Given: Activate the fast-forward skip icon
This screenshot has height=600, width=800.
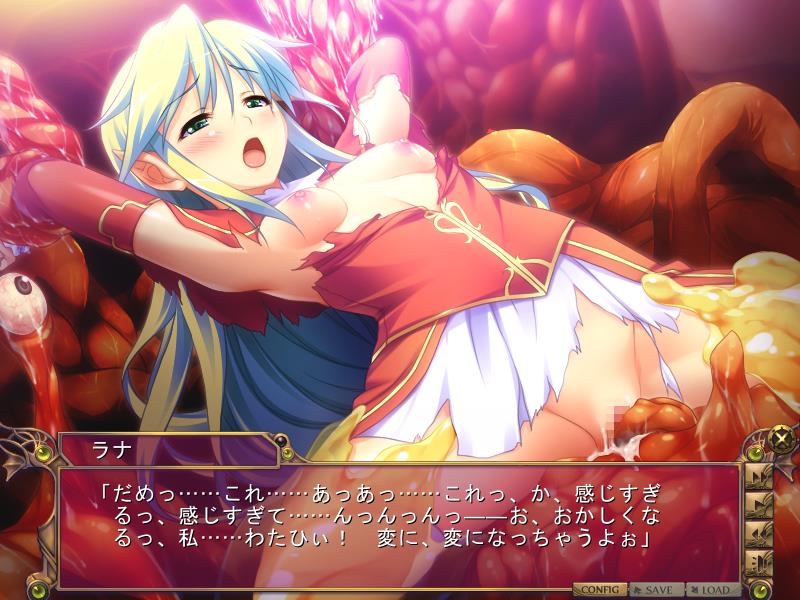Looking at the screenshot, I should coord(757,473).
